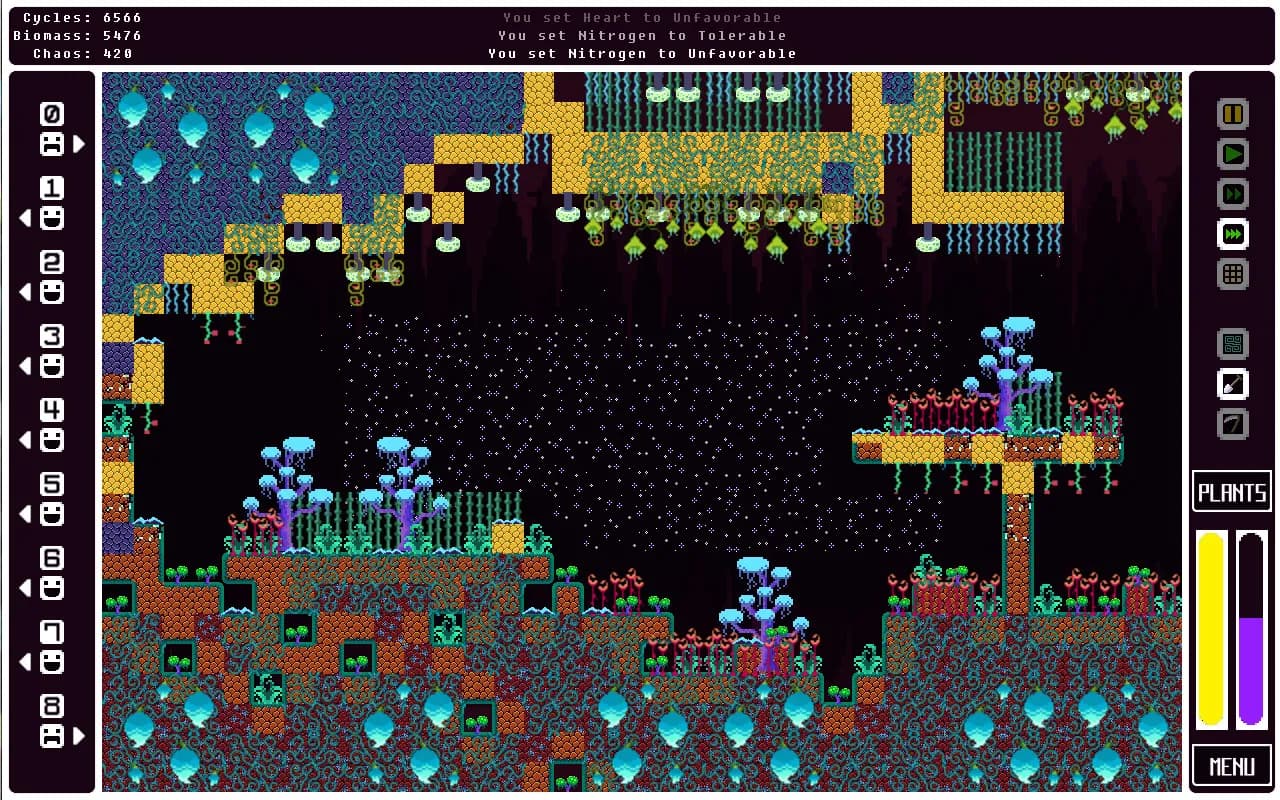Open the MENU button
This screenshot has width=1280, height=800.
1232,766
